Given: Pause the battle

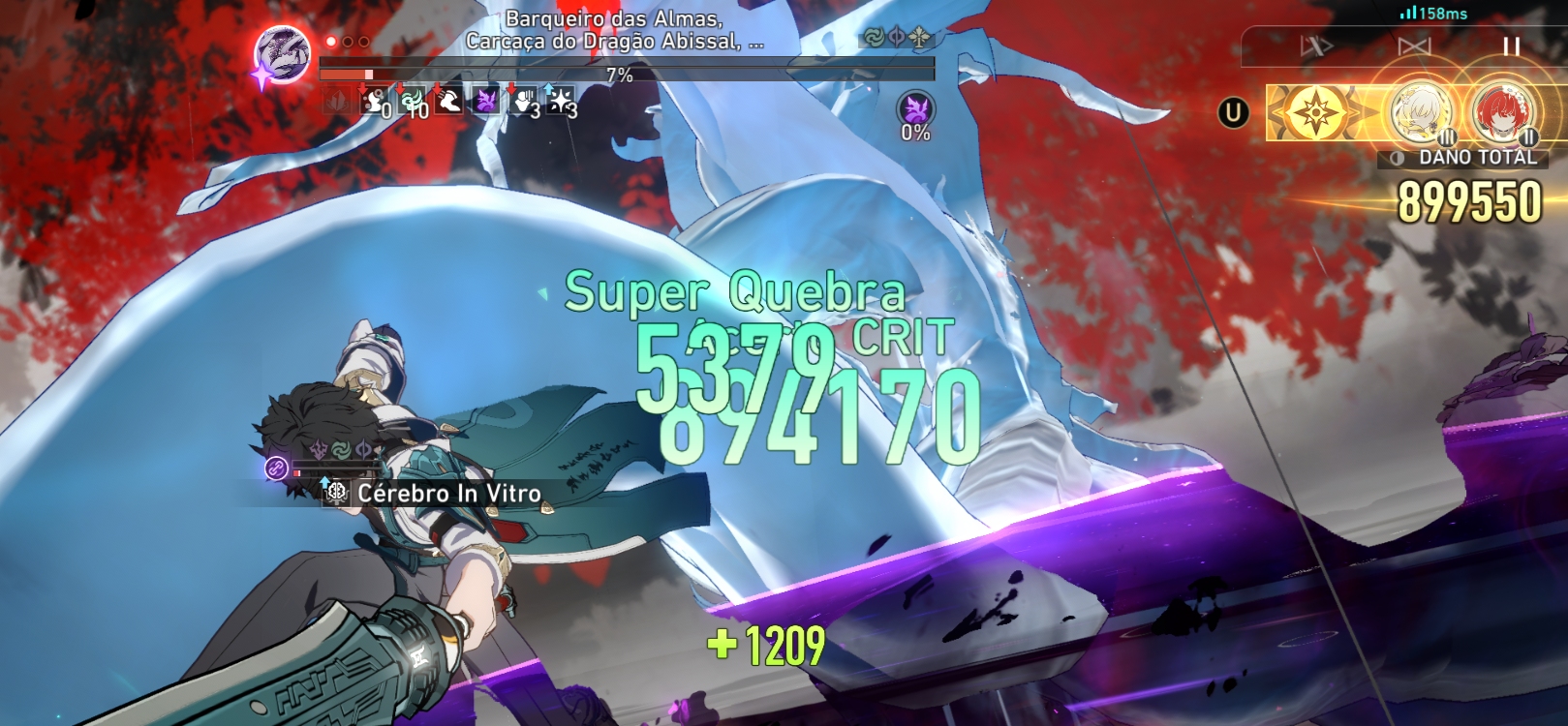Looking at the screenshot, I should [1510, 46].
